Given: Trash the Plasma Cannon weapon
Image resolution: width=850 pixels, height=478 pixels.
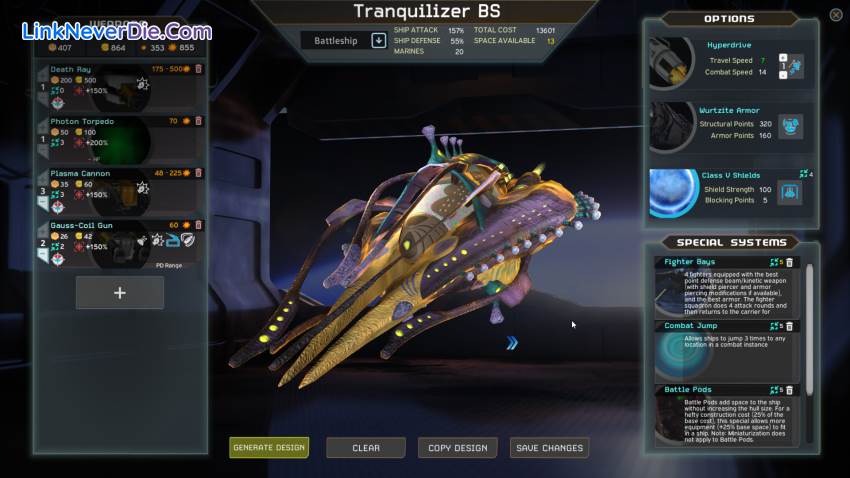Looking at the screenshot, I should point(198,173).
